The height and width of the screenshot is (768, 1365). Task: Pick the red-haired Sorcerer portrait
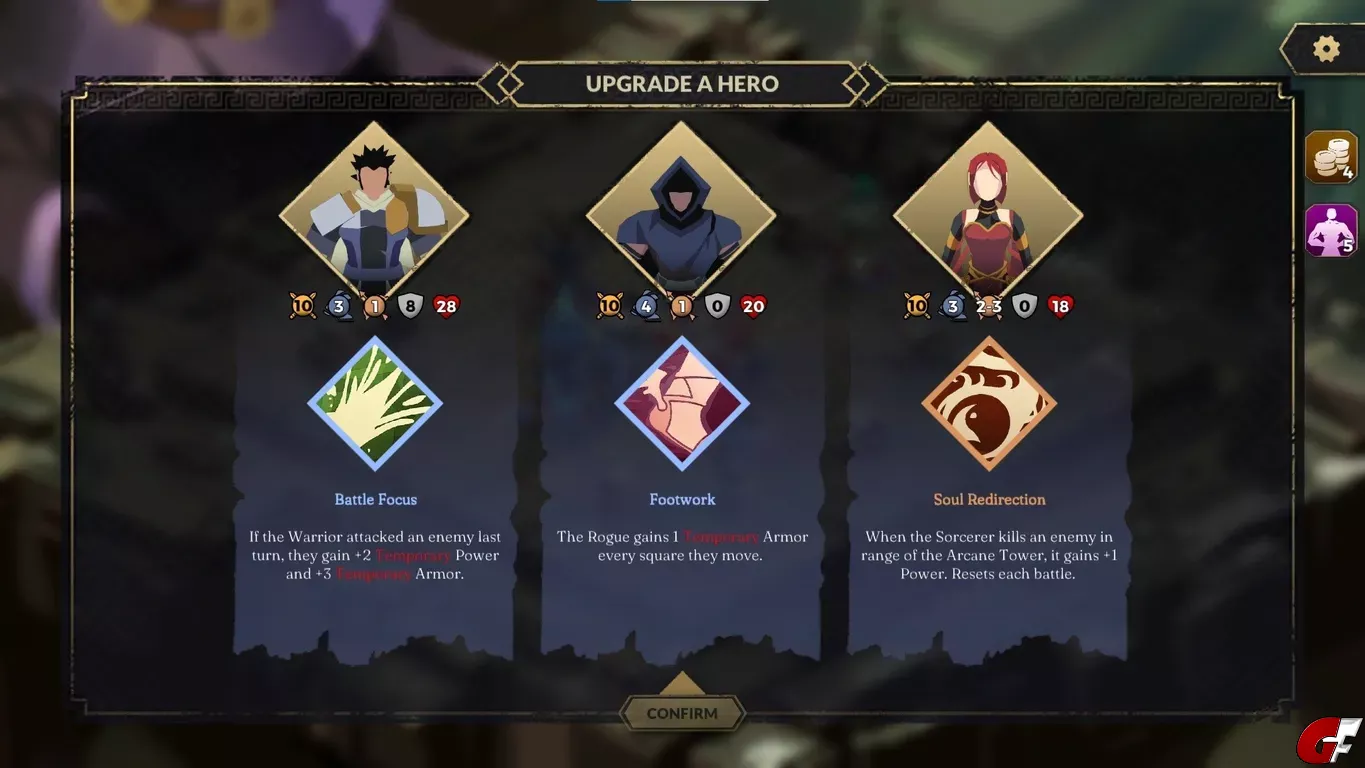tap(988, 214)
